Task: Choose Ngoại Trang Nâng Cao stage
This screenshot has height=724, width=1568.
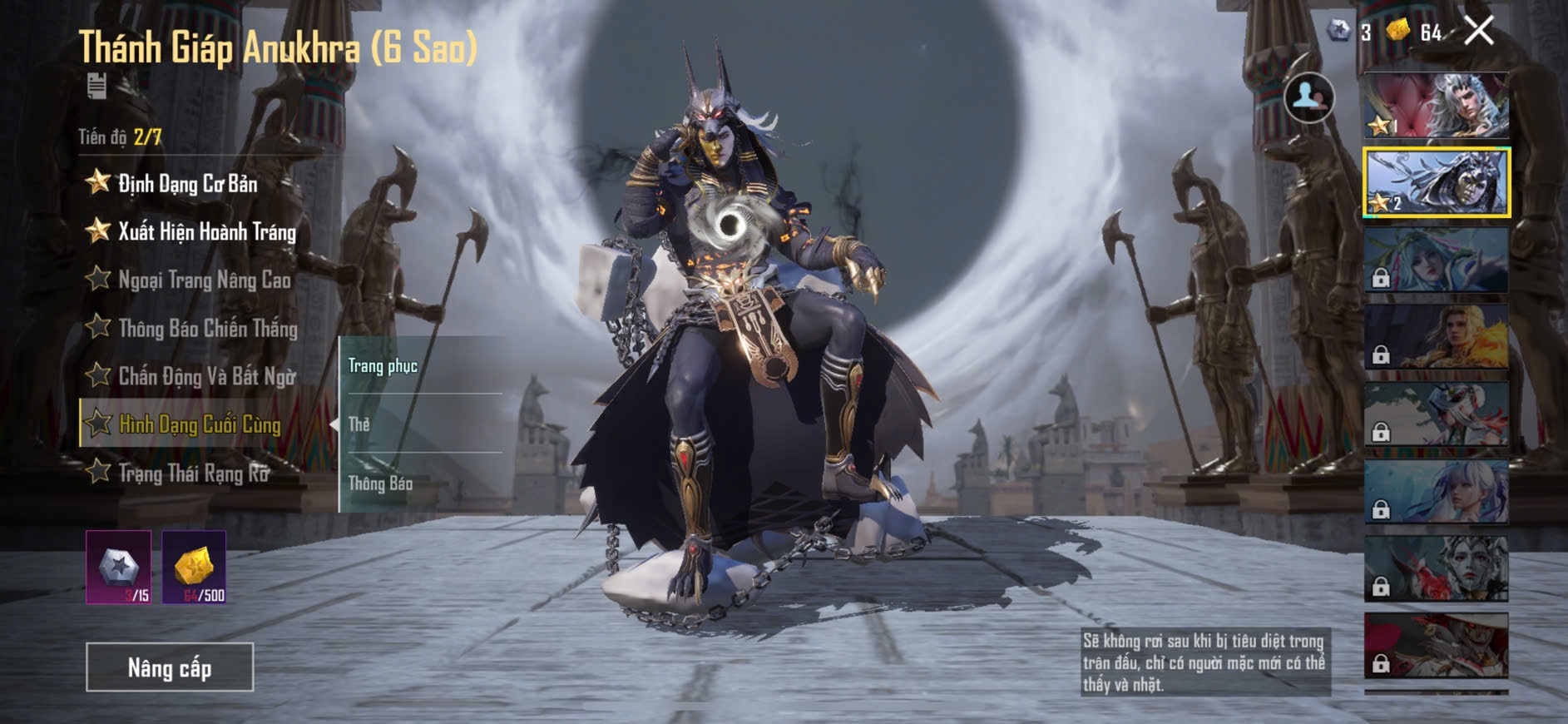Action: (x=204, y=280)
